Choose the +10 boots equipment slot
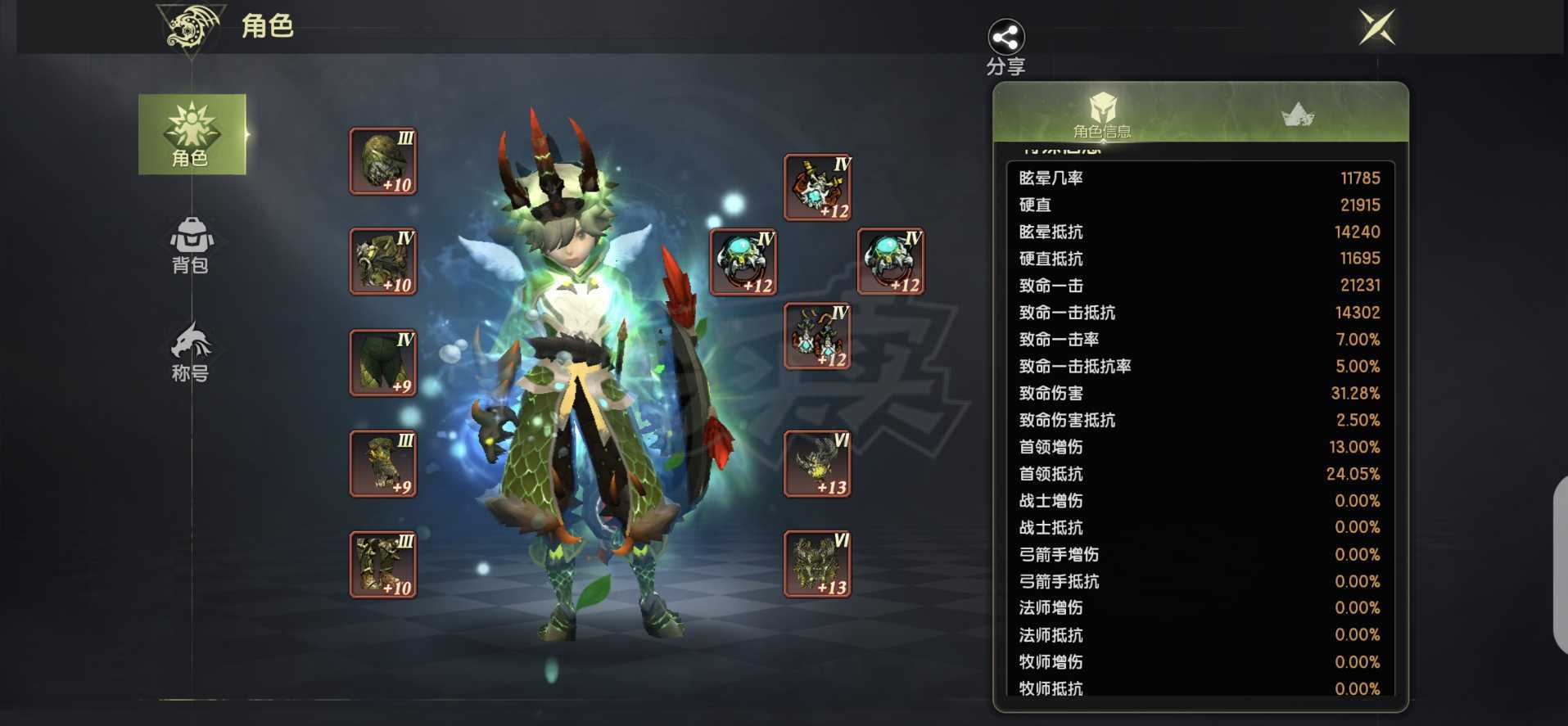The width and height of the screenshot is (1568, 726). [x=383, y=564]
